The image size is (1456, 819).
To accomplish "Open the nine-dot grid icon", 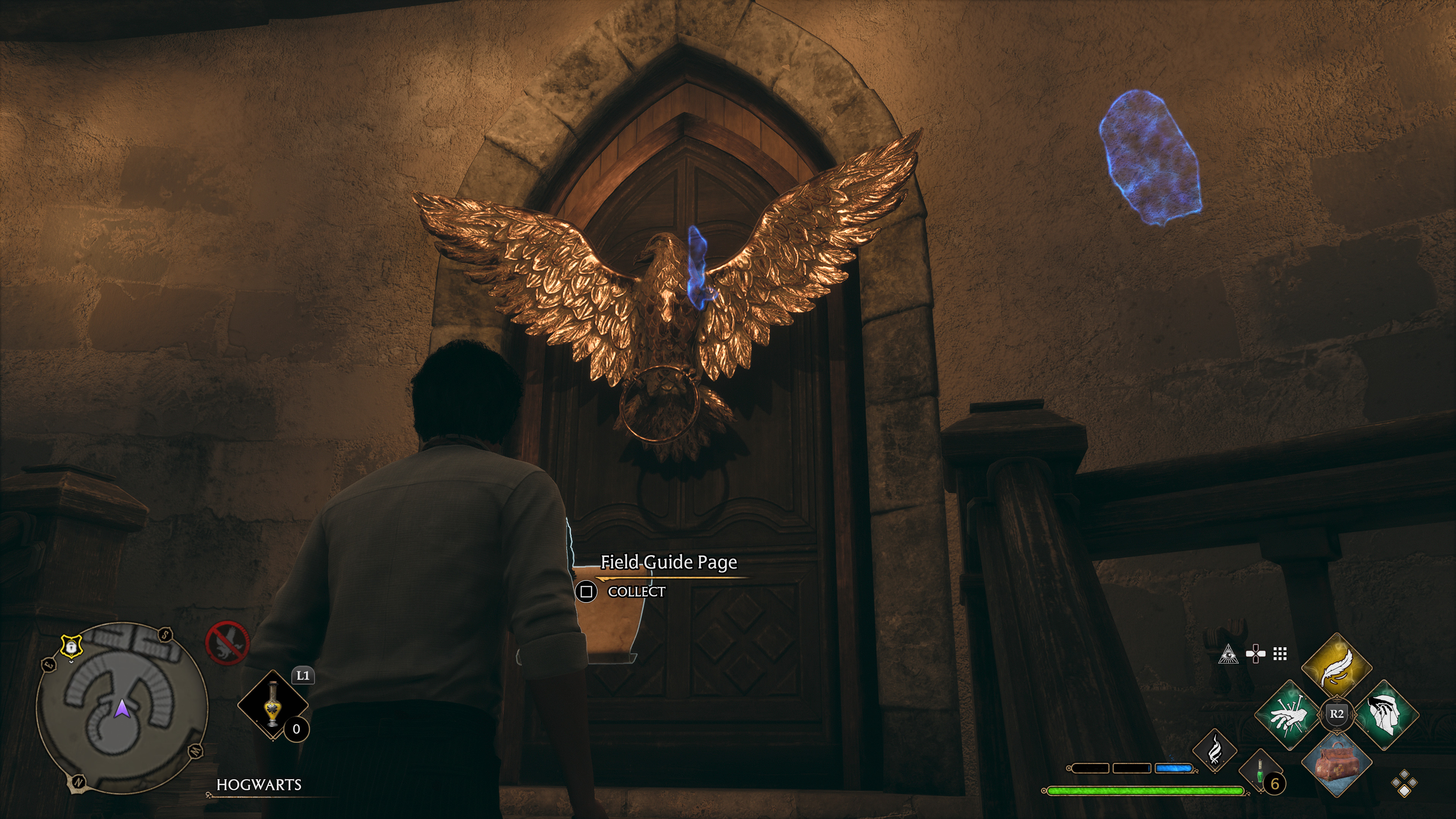I will tap(1280, 654).
